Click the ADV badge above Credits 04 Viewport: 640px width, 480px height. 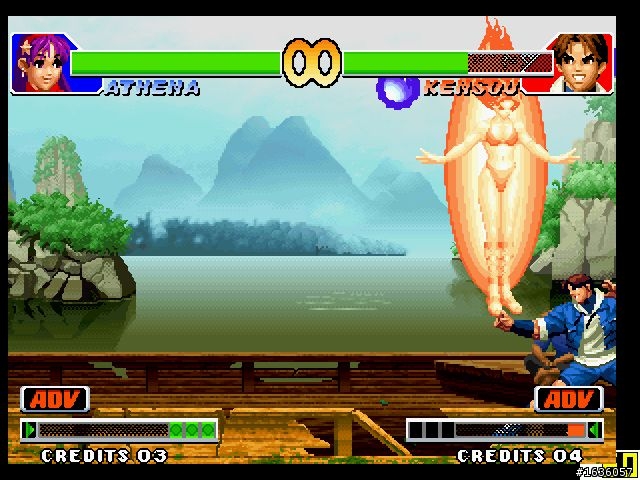570,400
